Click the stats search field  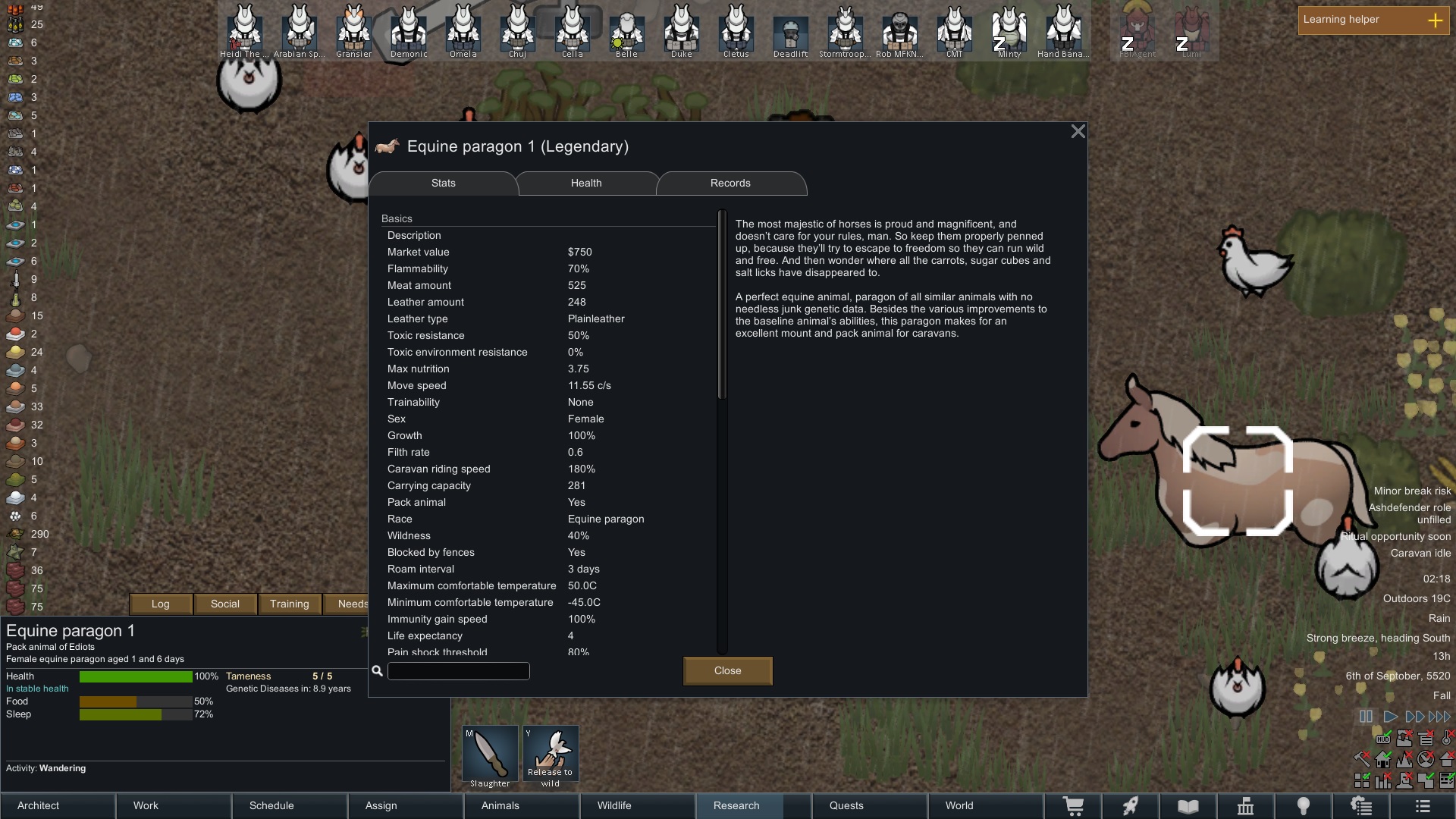(x=458, y=671)
